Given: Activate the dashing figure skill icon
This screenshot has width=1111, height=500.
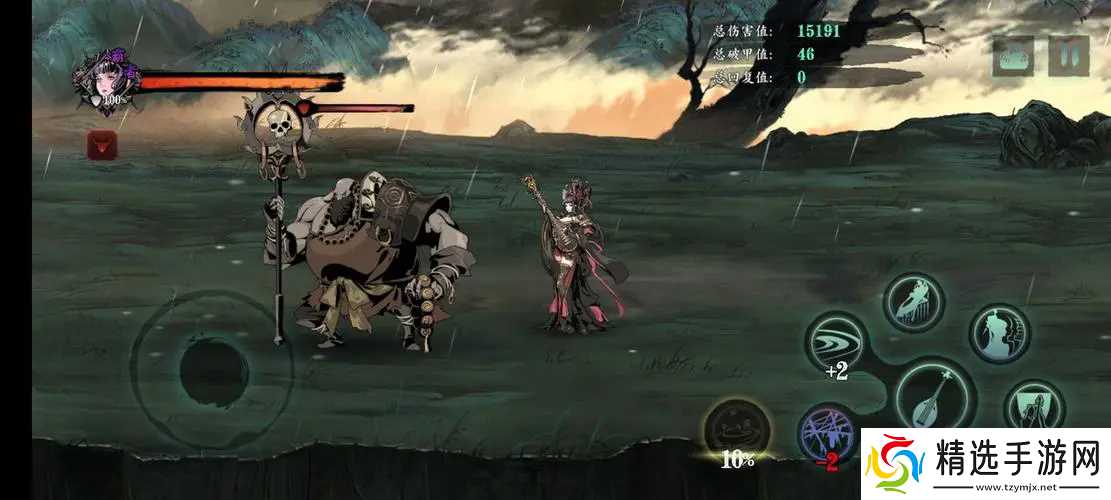Looking at the screenshot, I should (912, 302).
